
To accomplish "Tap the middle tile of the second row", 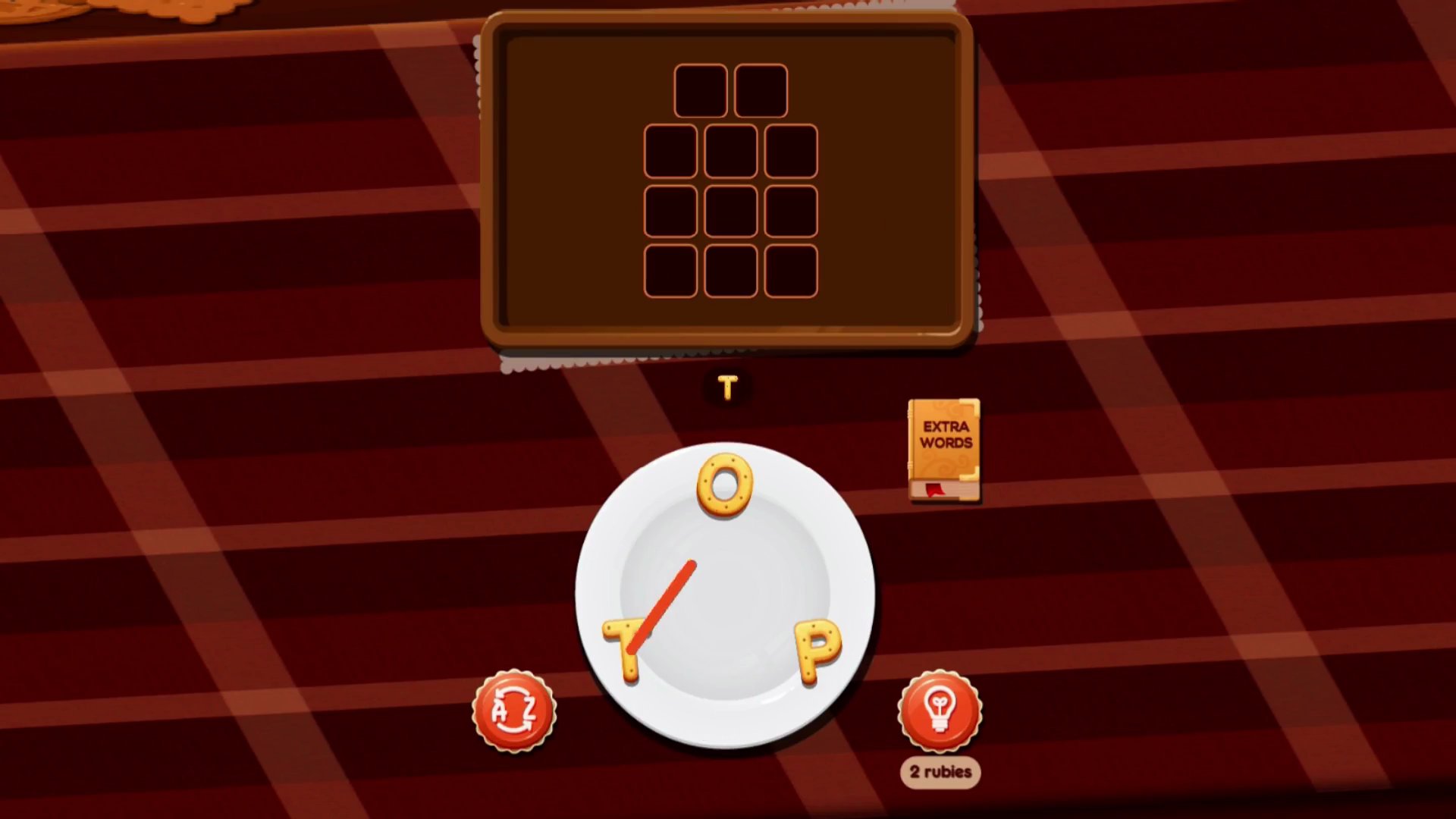I will point(730,150).
